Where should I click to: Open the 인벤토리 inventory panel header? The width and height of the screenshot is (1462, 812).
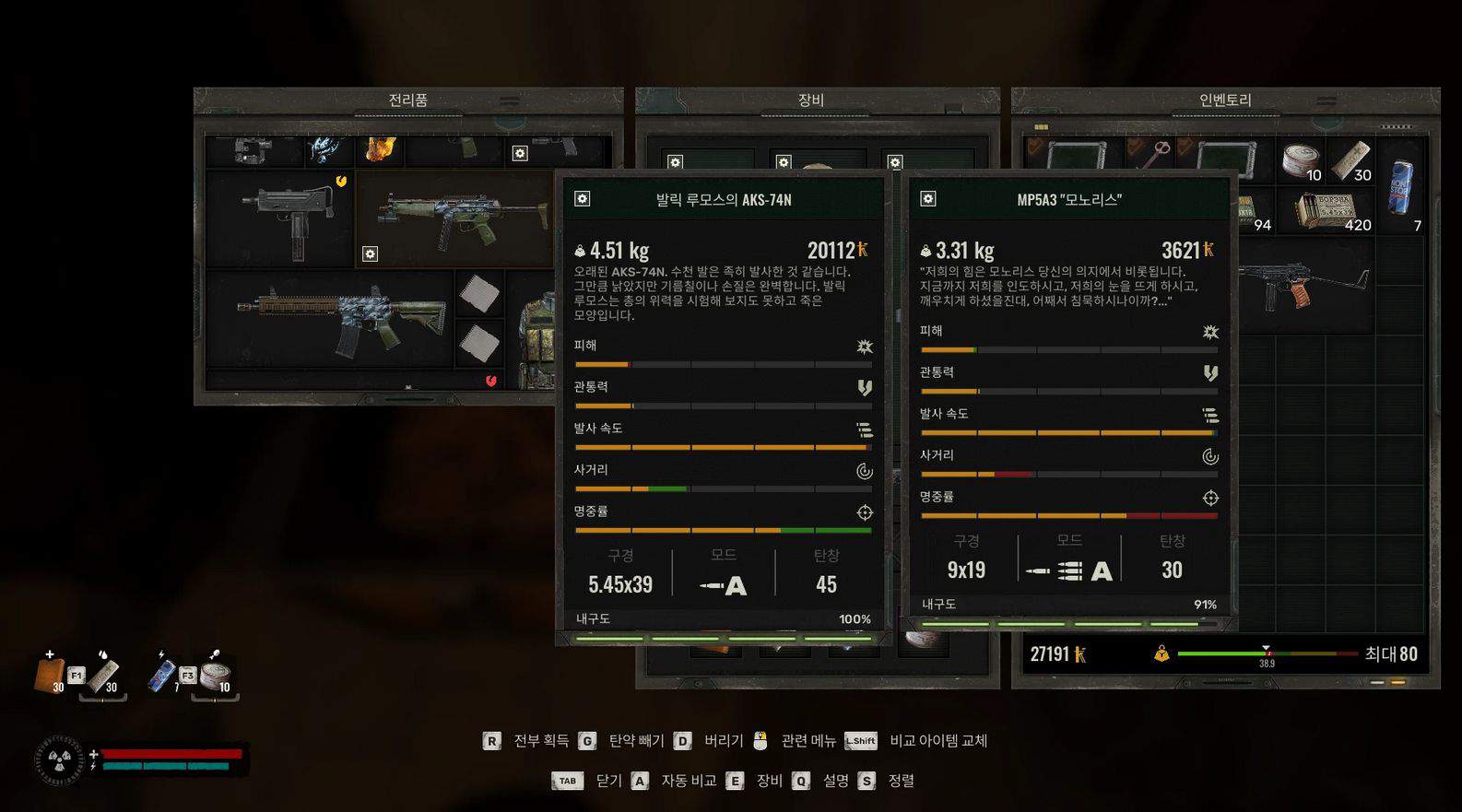1225,100
